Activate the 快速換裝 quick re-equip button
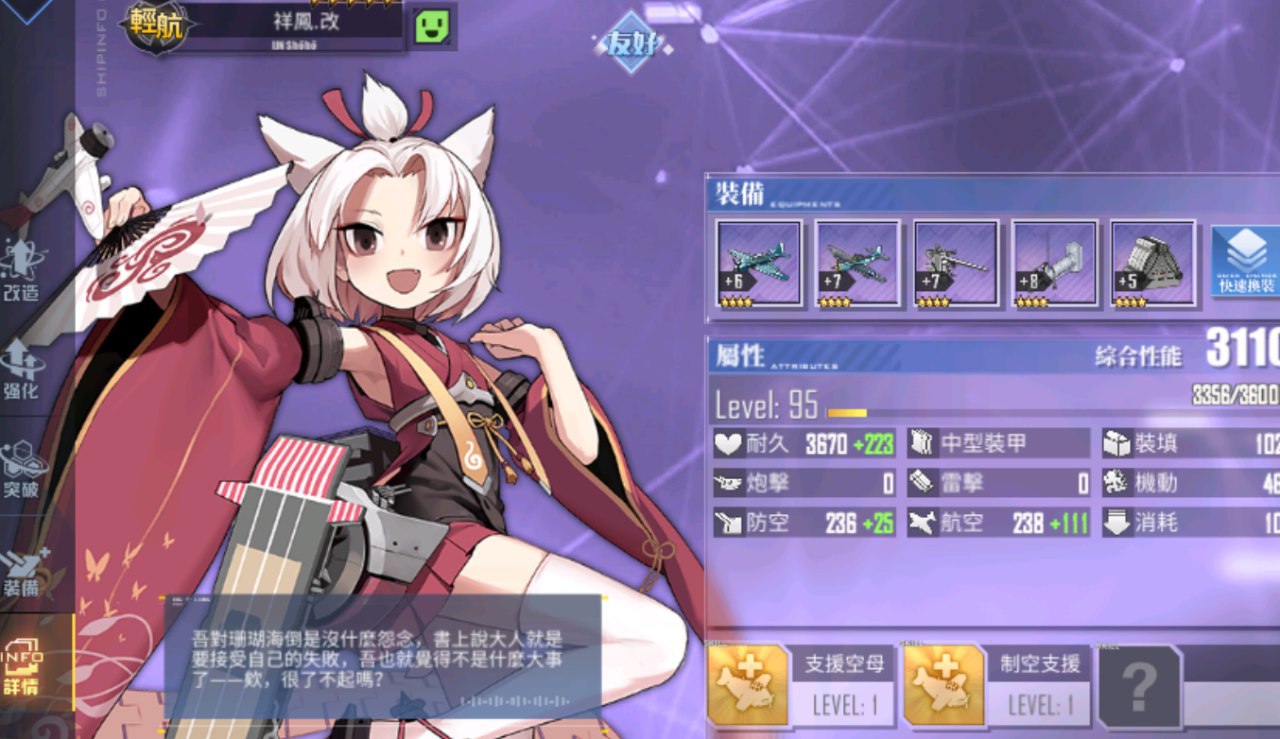The height and width of the screenshot is (739, 1280). tap(1245, 262)
